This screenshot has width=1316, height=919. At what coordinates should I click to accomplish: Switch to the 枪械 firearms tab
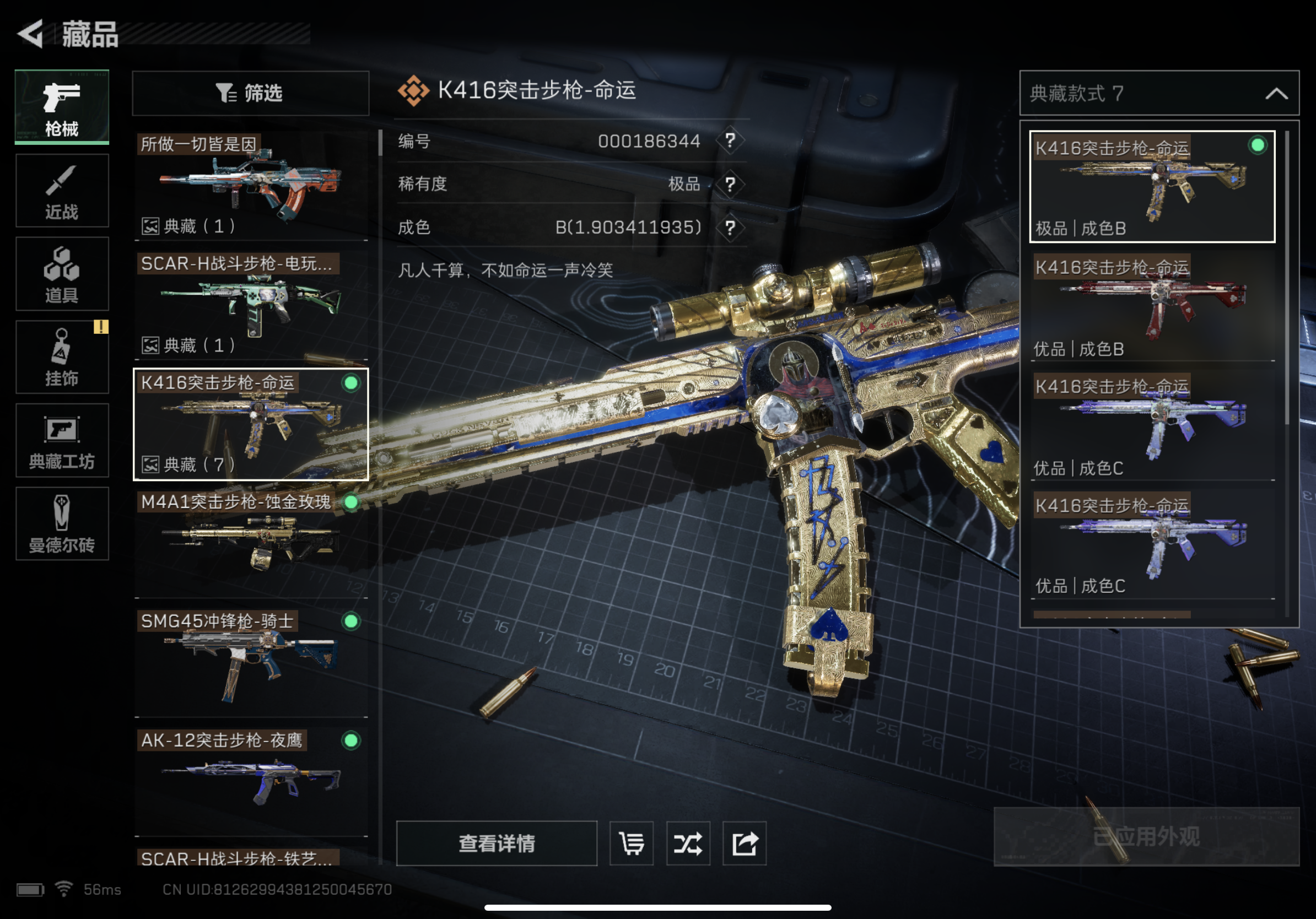coord(62,107)
